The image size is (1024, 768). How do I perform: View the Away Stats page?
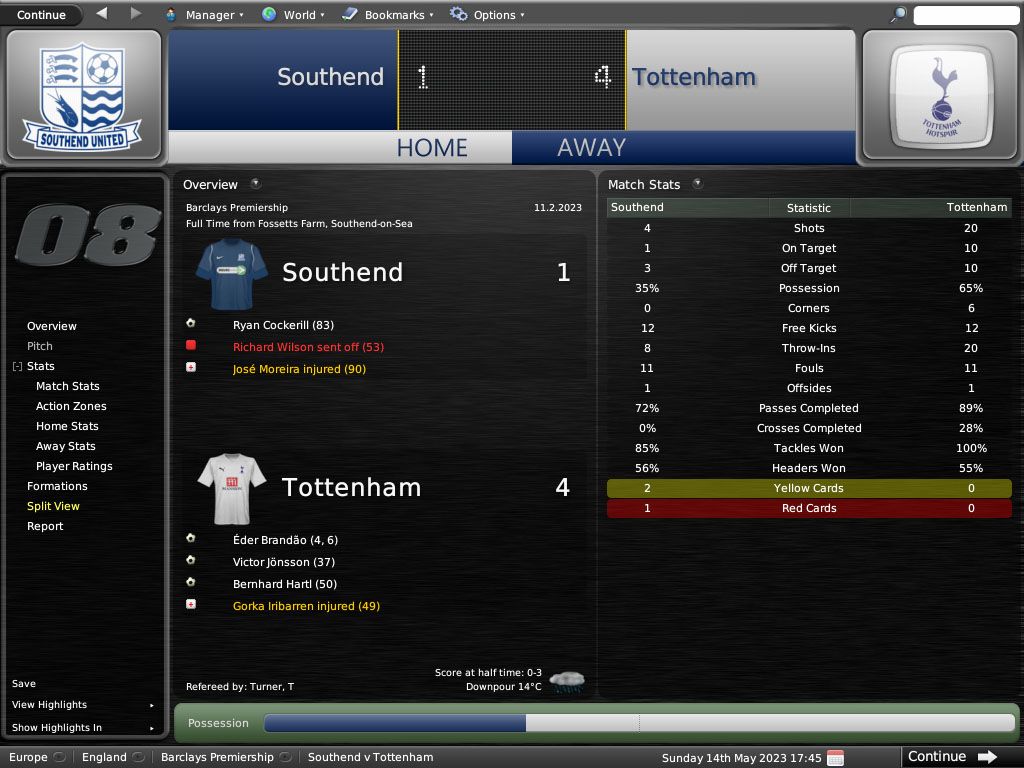pyautogui.click(x=66, y=446)
